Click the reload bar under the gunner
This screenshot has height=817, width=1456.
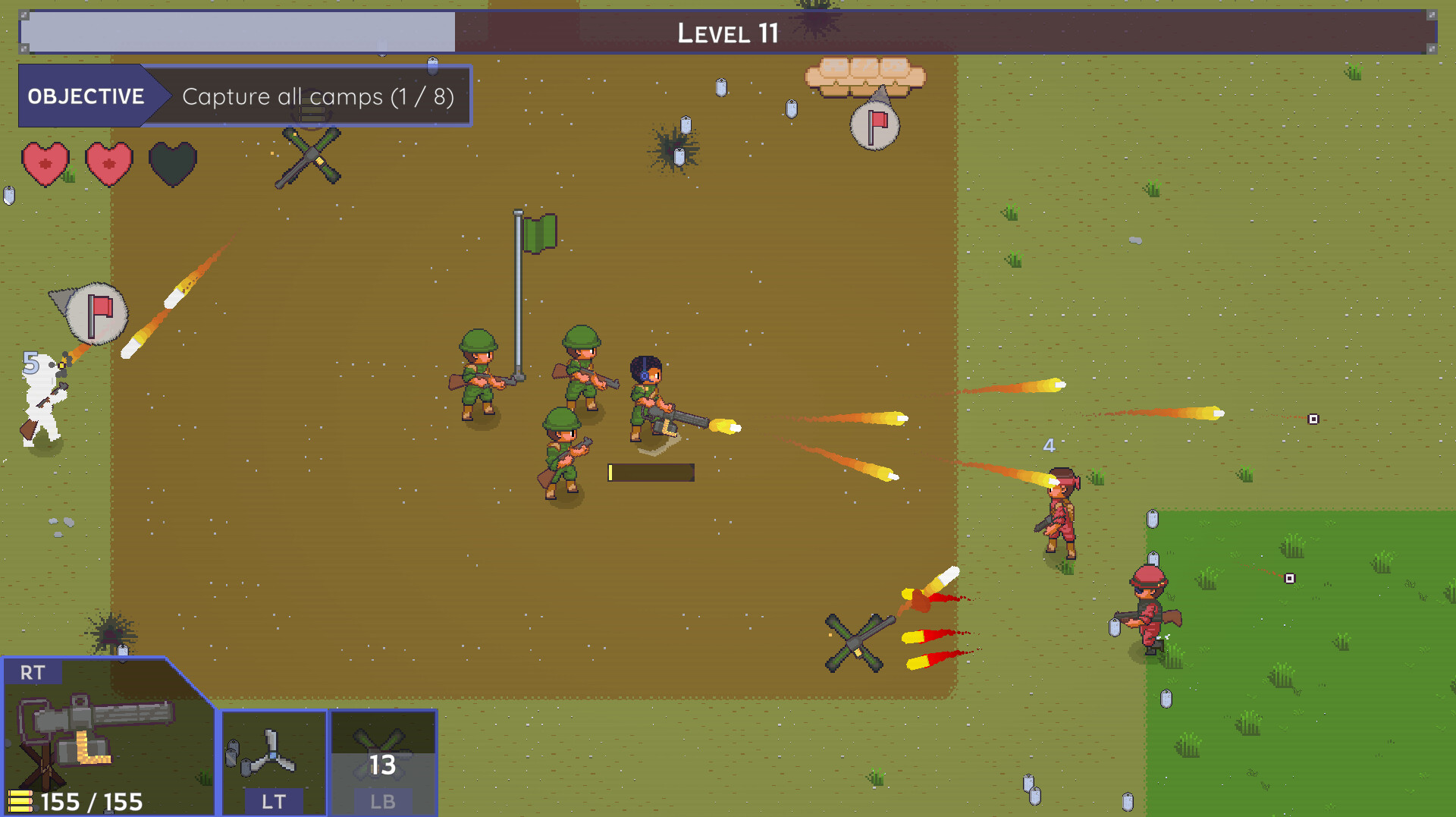pos(651,472)
